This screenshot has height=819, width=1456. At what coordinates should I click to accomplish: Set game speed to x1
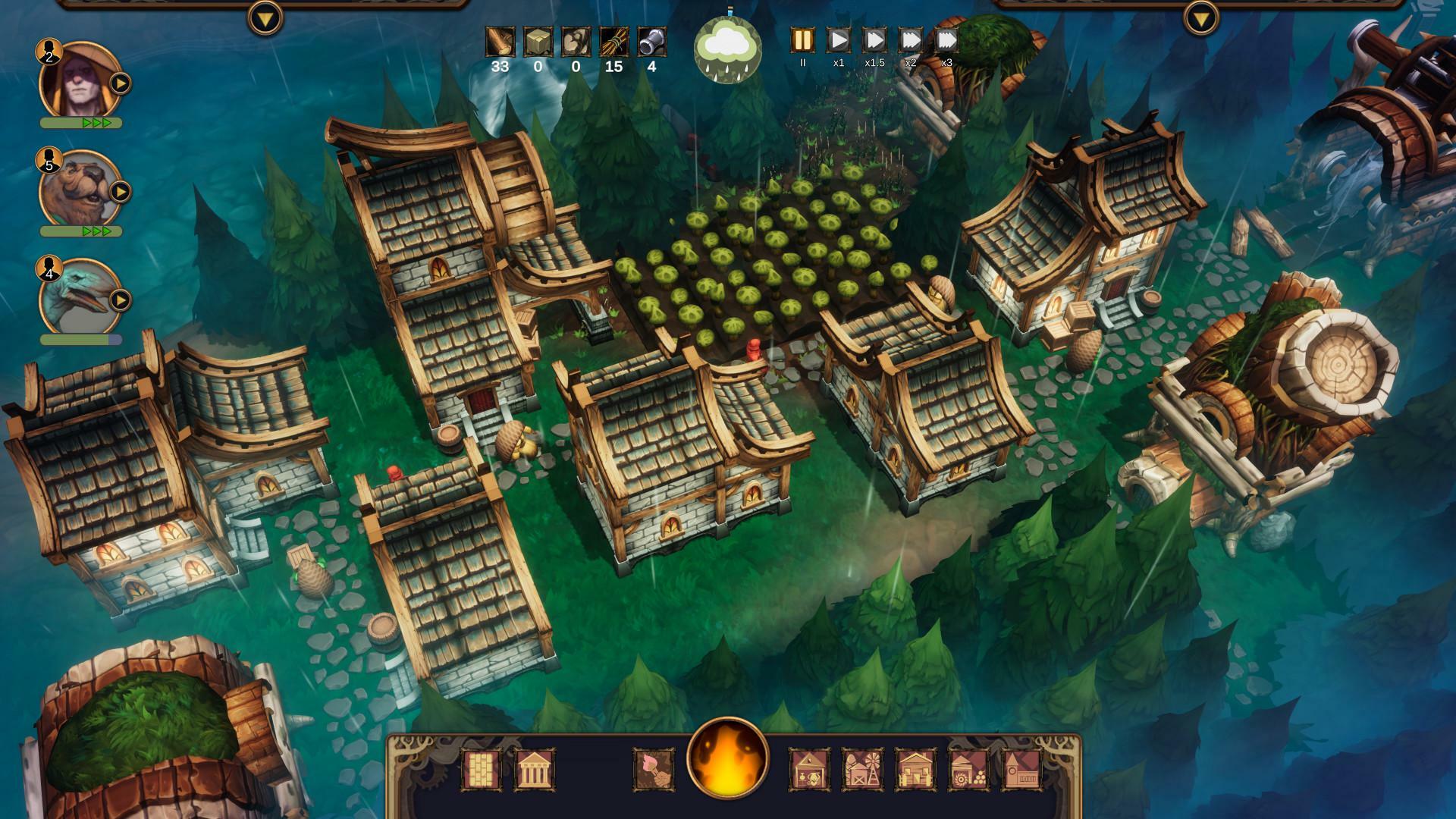[x=838, y=40]
